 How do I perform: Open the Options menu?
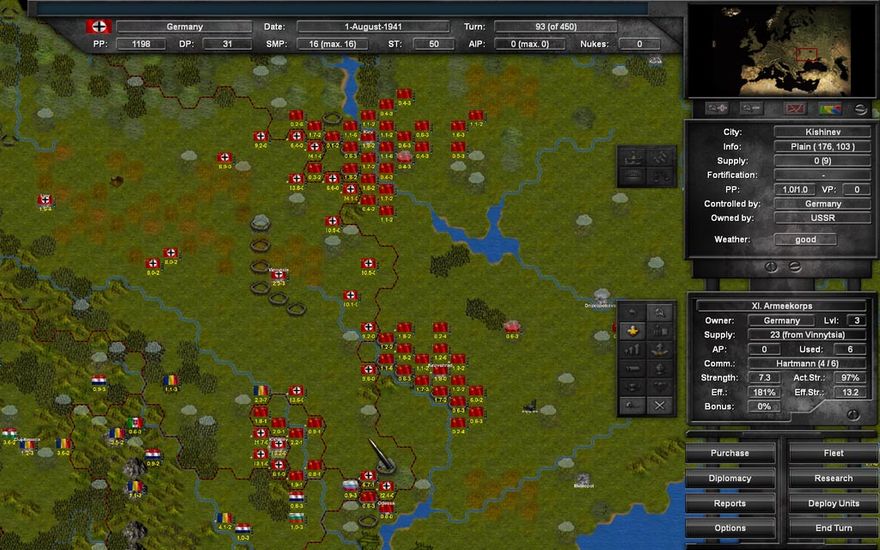point(730,528)
